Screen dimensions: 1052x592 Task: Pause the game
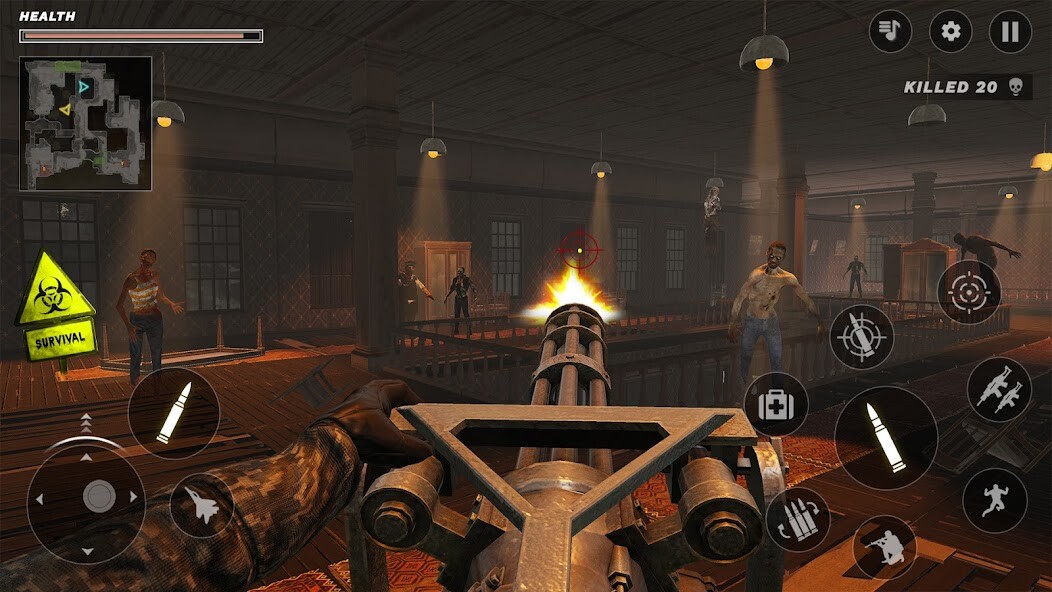tap(1010, 31)
